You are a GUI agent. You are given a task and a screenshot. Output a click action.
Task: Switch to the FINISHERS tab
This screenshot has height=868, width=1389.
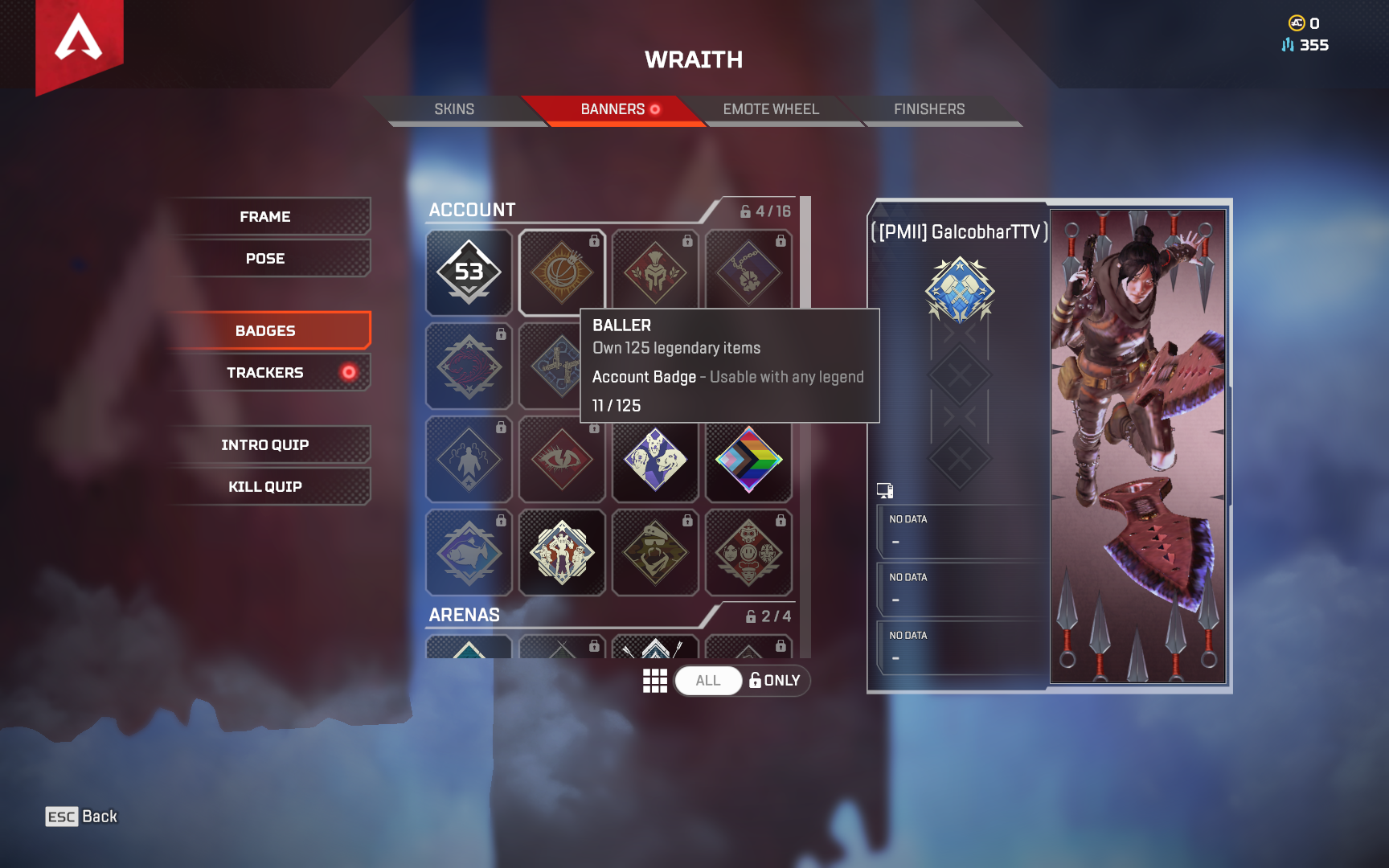(x=931, y=109)
